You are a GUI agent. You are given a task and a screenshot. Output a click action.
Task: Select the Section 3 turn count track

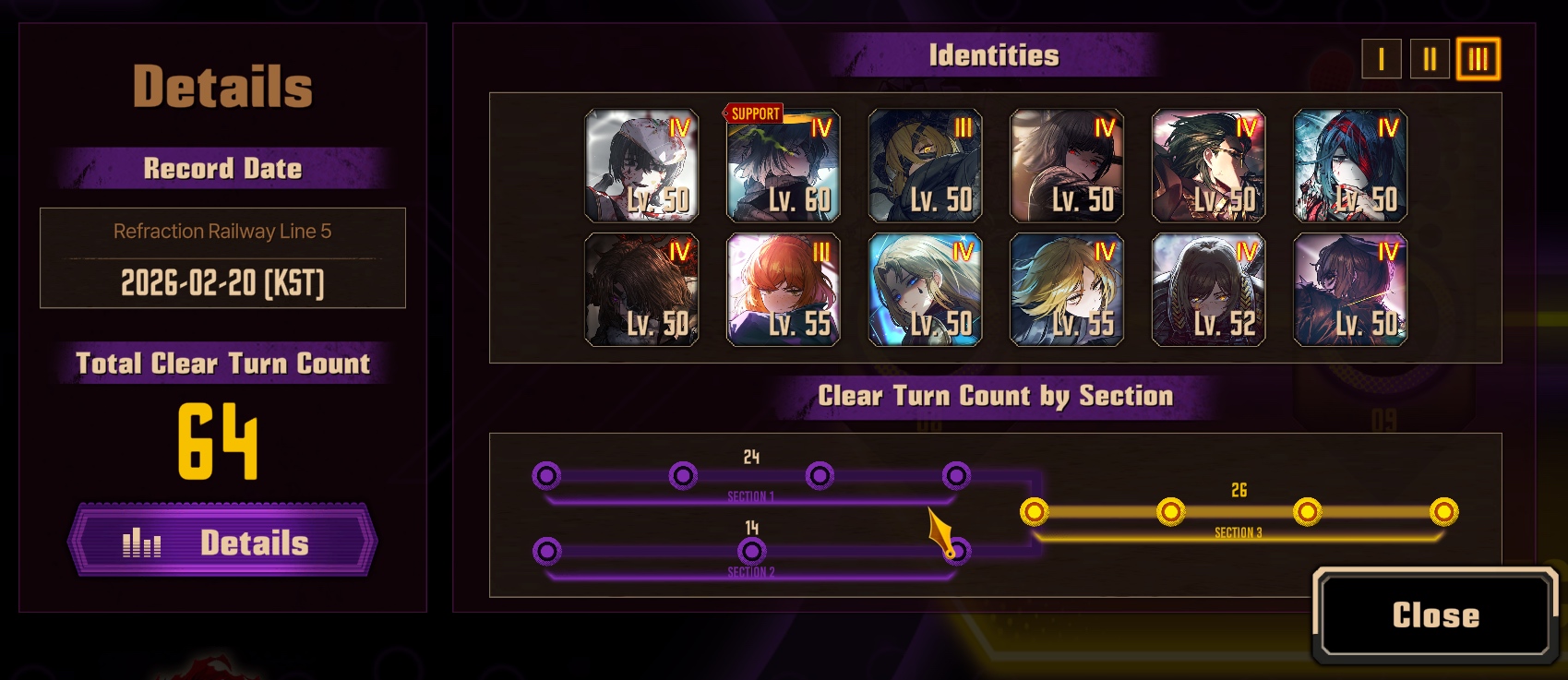[x=1239, y=512]
